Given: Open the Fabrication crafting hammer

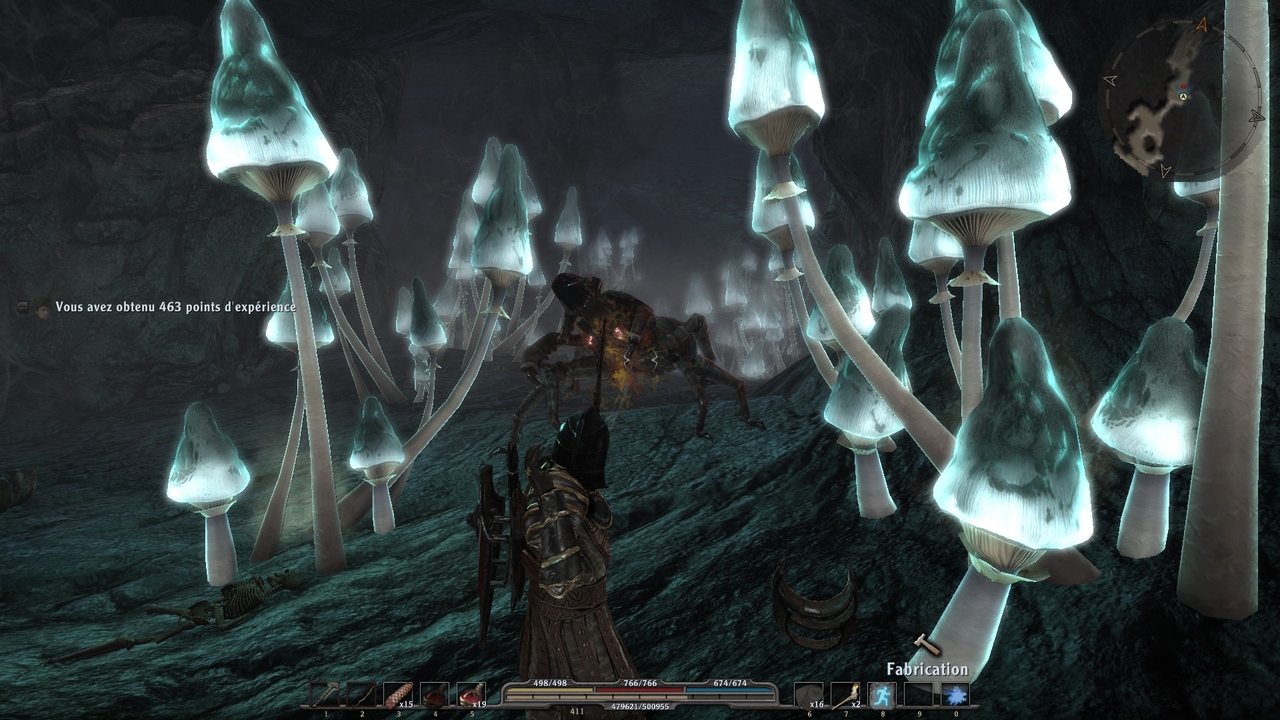Looking at the screenshot, I should 927,647.
